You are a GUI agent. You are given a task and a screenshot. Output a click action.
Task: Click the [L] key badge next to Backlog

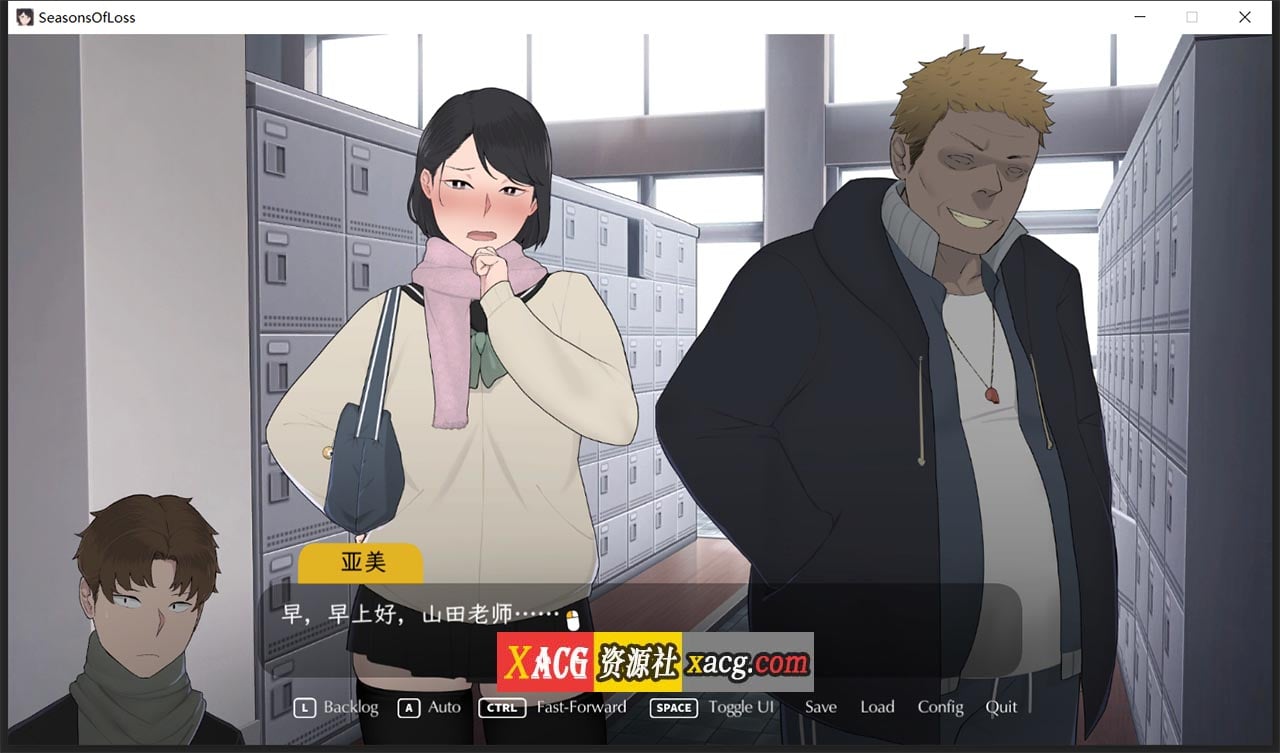(305, 707)
